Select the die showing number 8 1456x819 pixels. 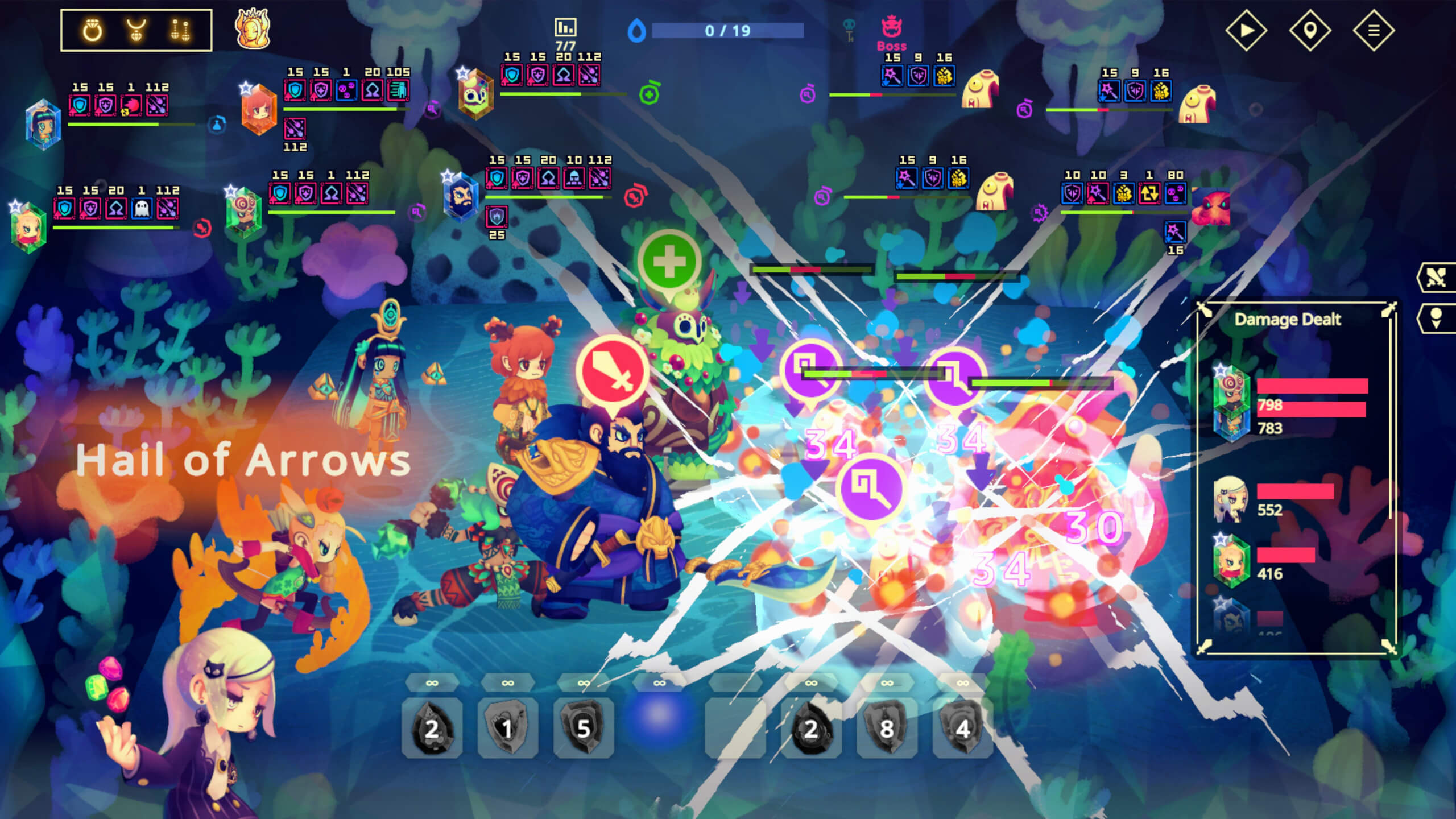(887, 728)
